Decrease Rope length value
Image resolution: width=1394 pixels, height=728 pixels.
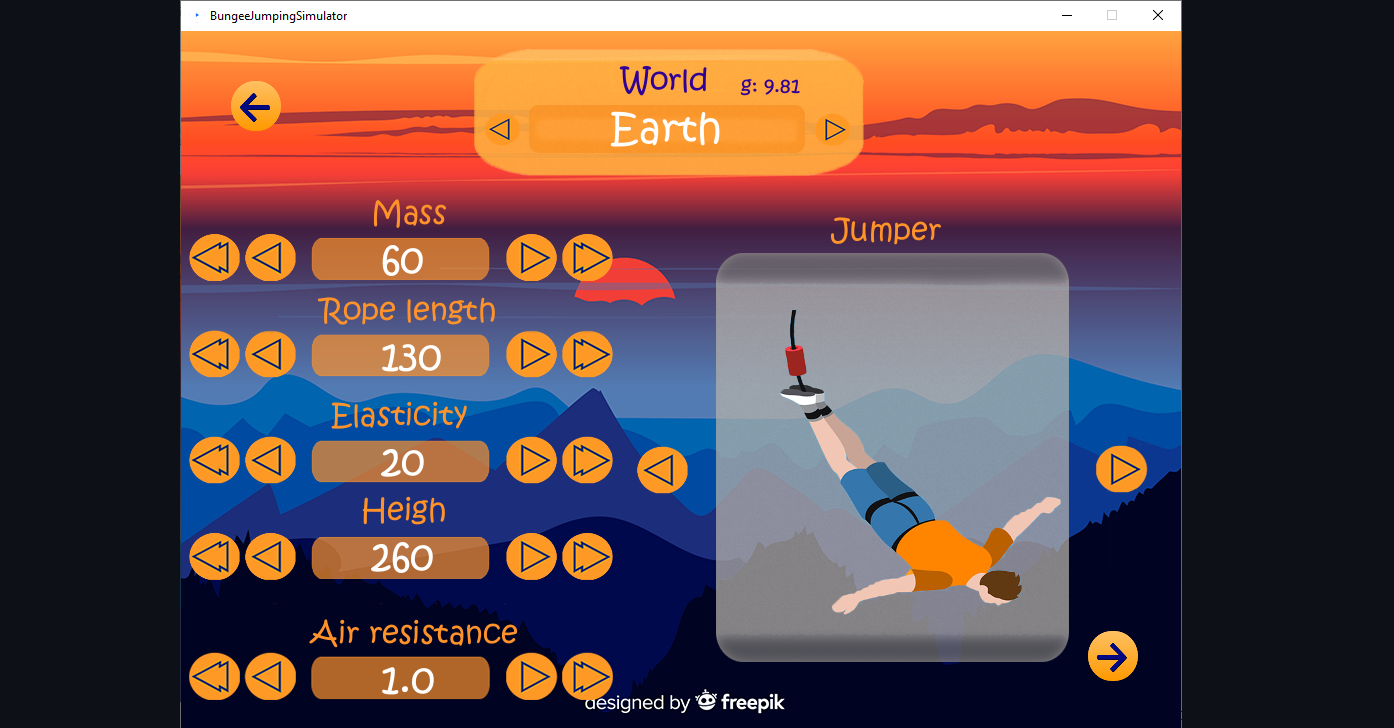[271, 354]
